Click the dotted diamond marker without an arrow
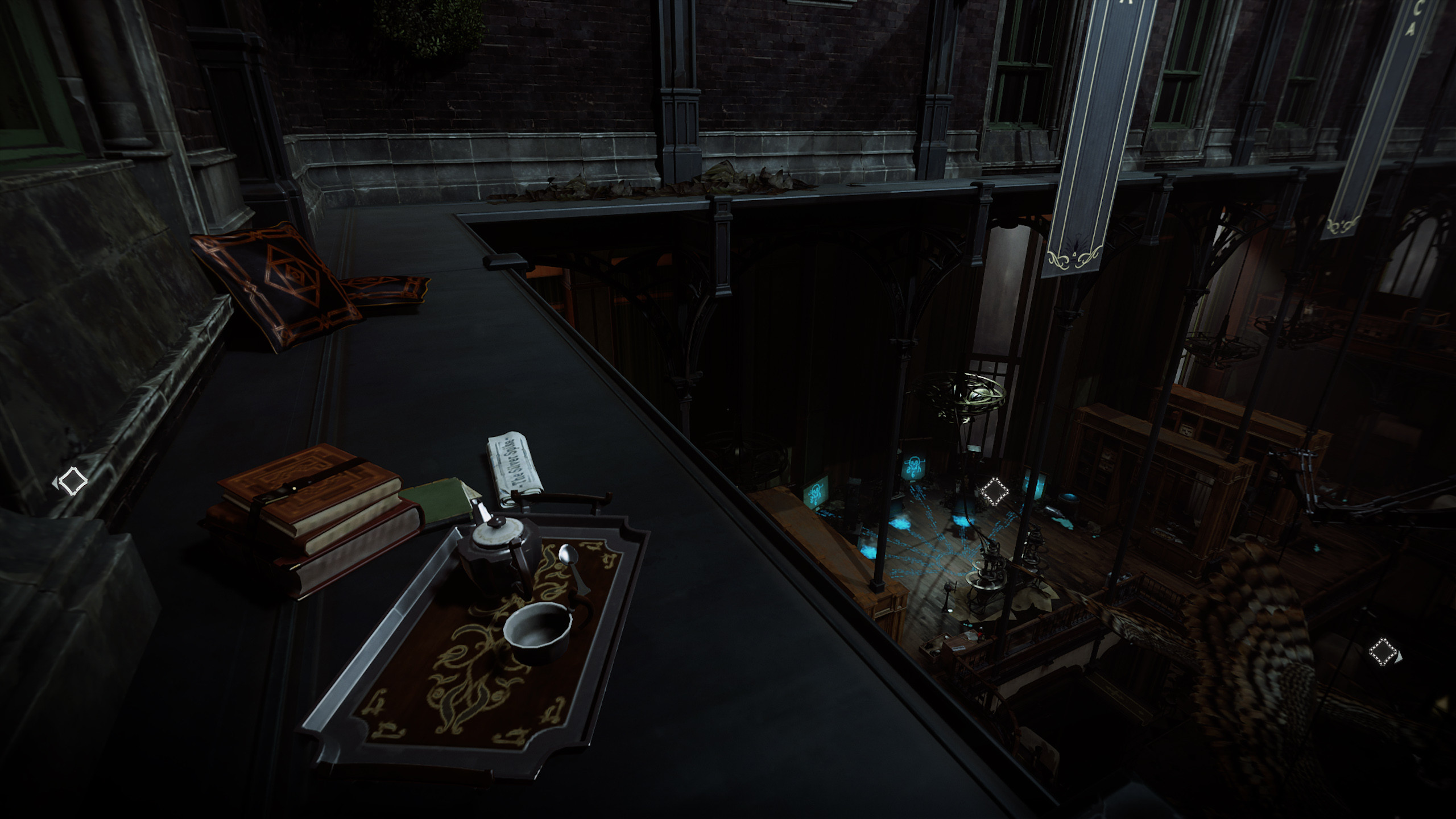 (x=994, y=491)
